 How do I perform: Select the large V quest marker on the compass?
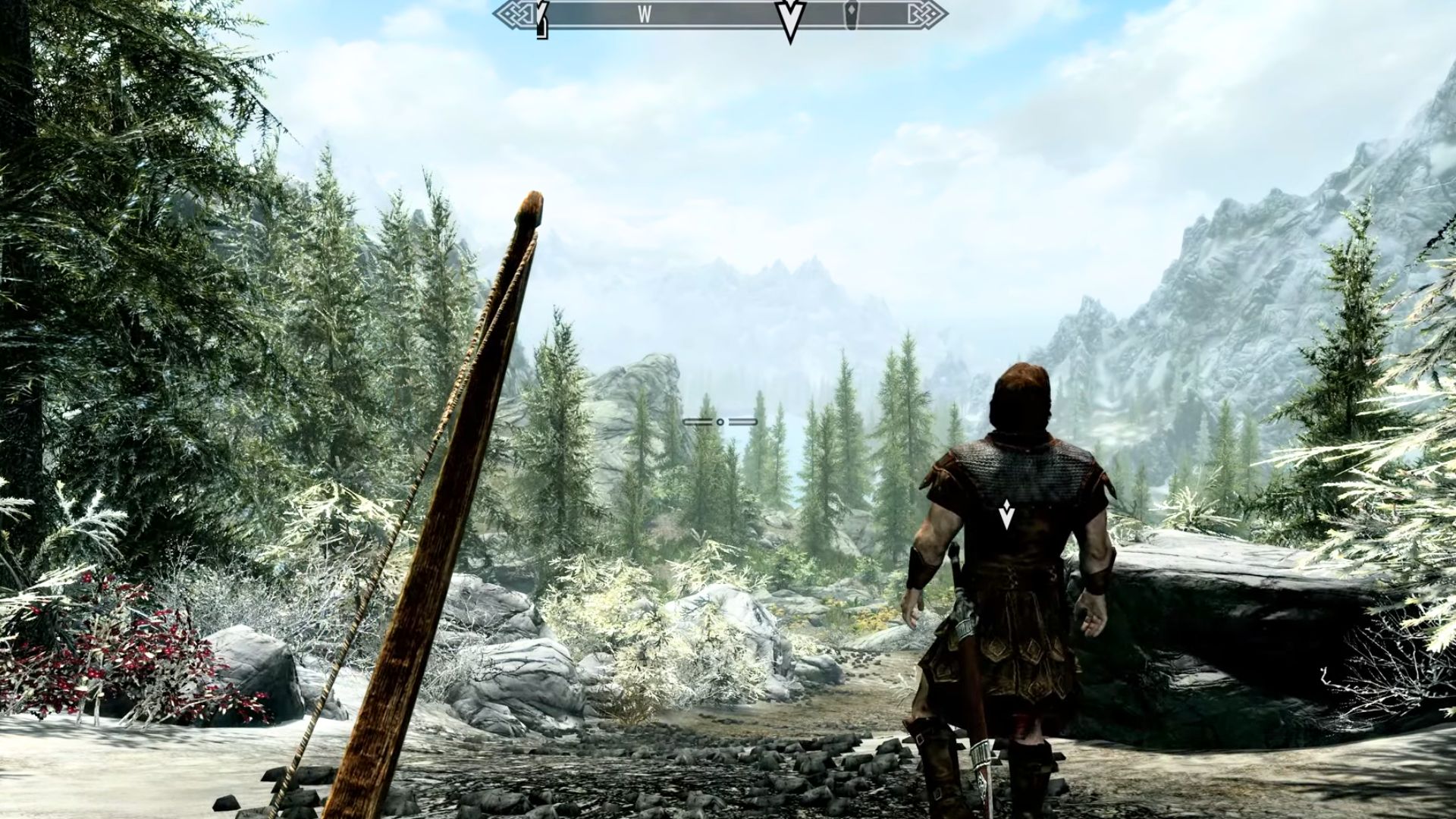coord(790,17)
